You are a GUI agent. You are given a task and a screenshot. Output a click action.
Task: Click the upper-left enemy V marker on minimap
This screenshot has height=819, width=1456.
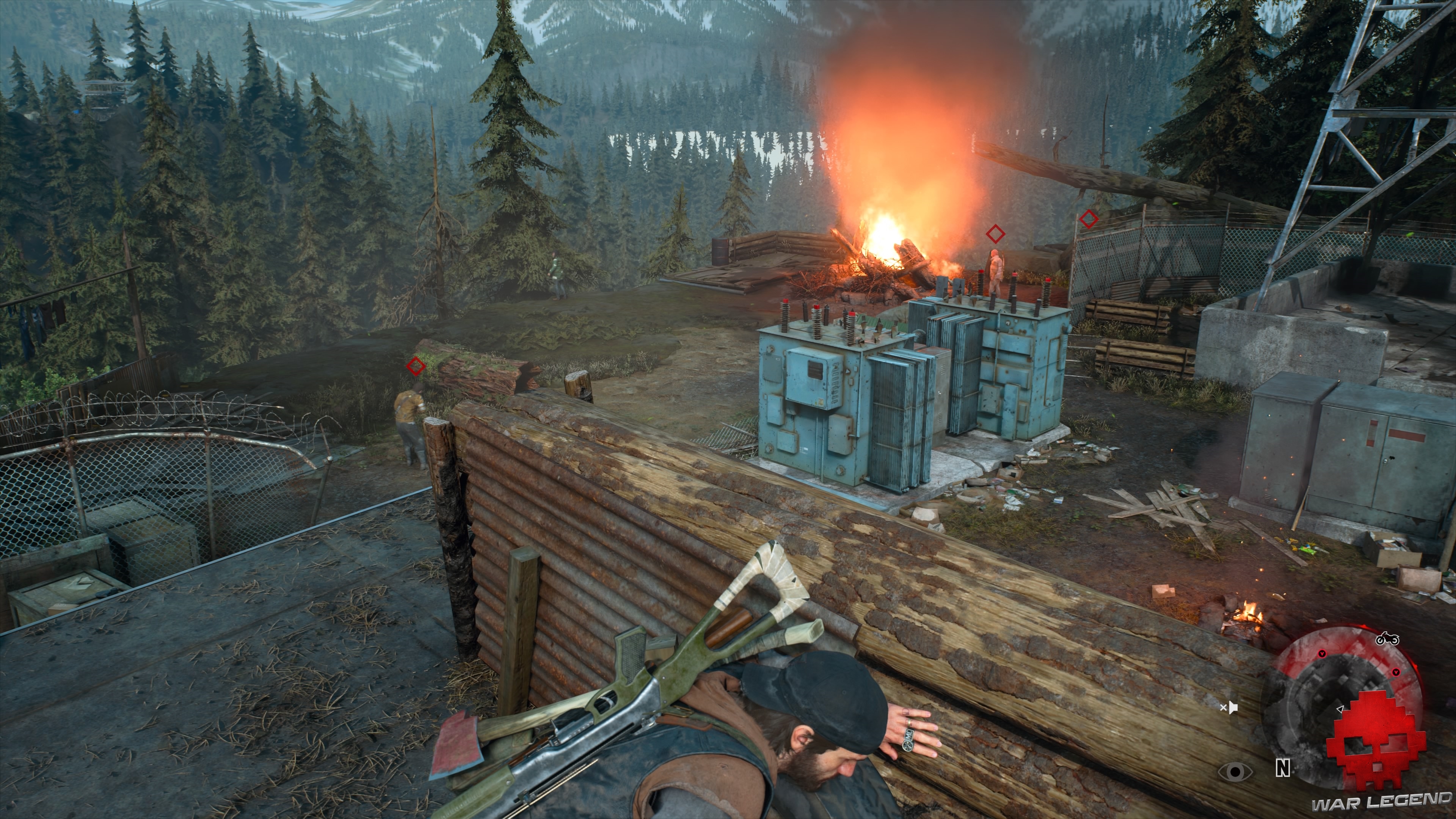coord(1322,654)
